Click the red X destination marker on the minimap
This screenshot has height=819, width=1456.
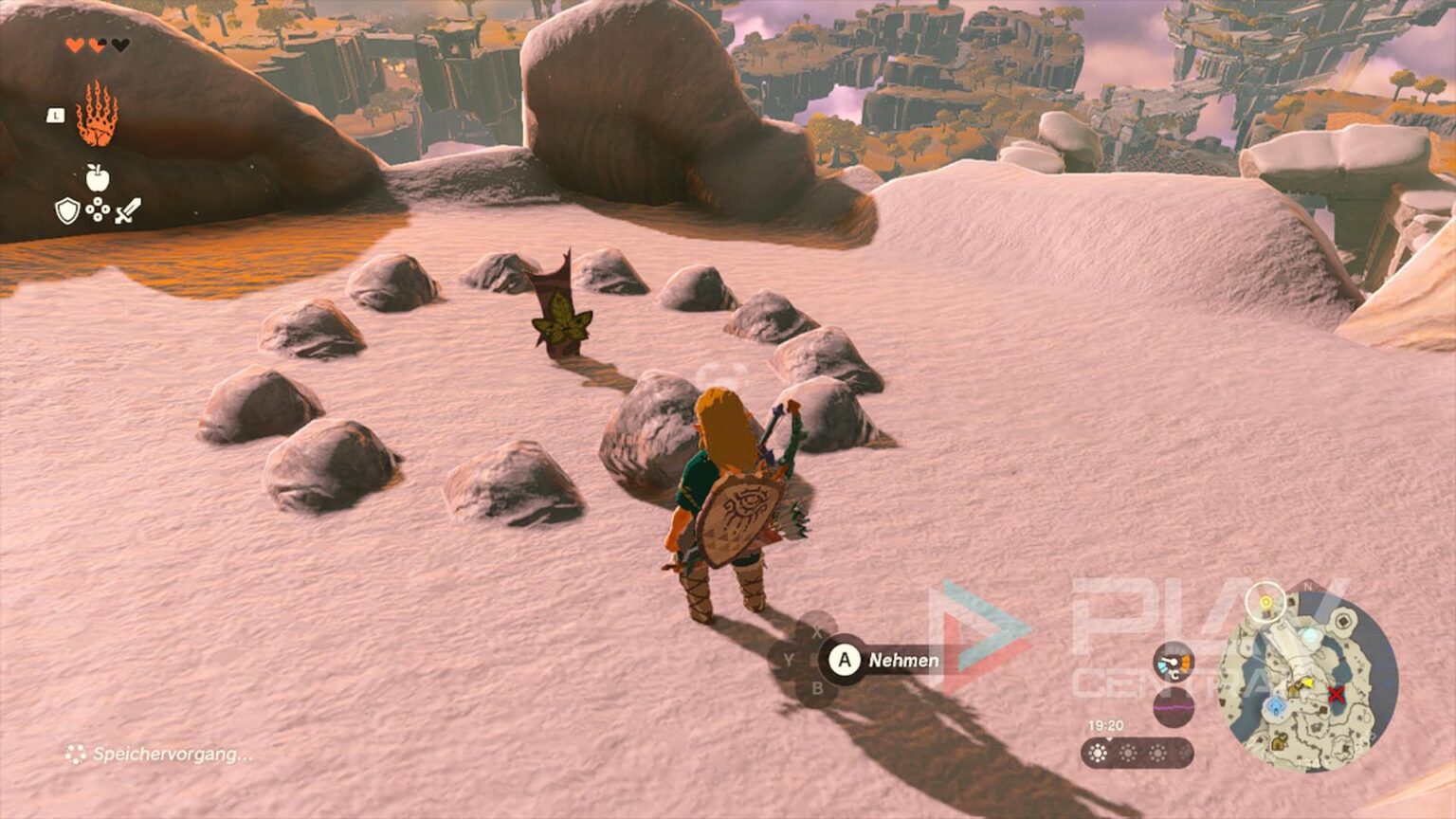point(1336,694)
